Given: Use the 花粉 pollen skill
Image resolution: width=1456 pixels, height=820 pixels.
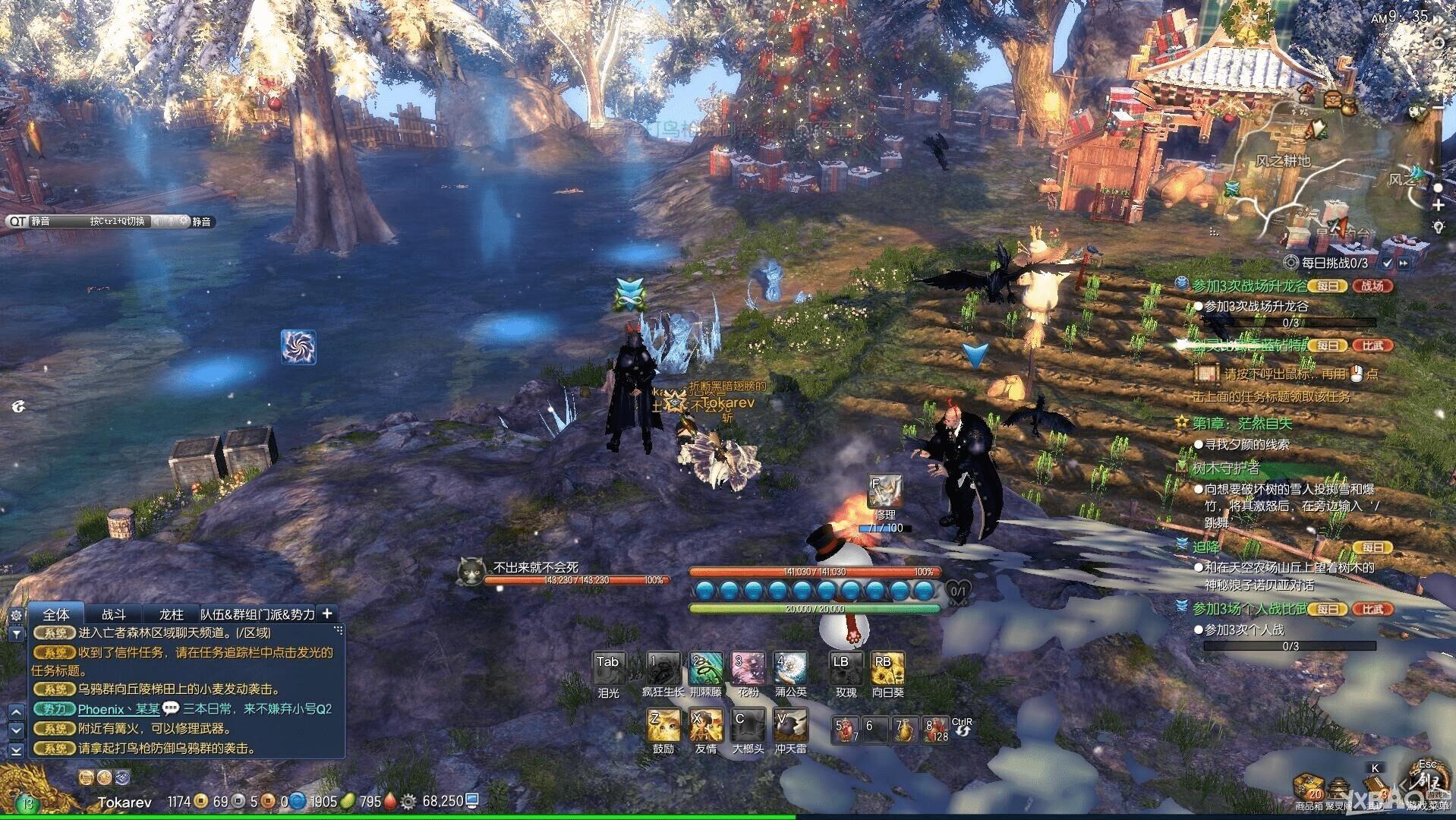Looking at the screenshot, I should (748, 668).
